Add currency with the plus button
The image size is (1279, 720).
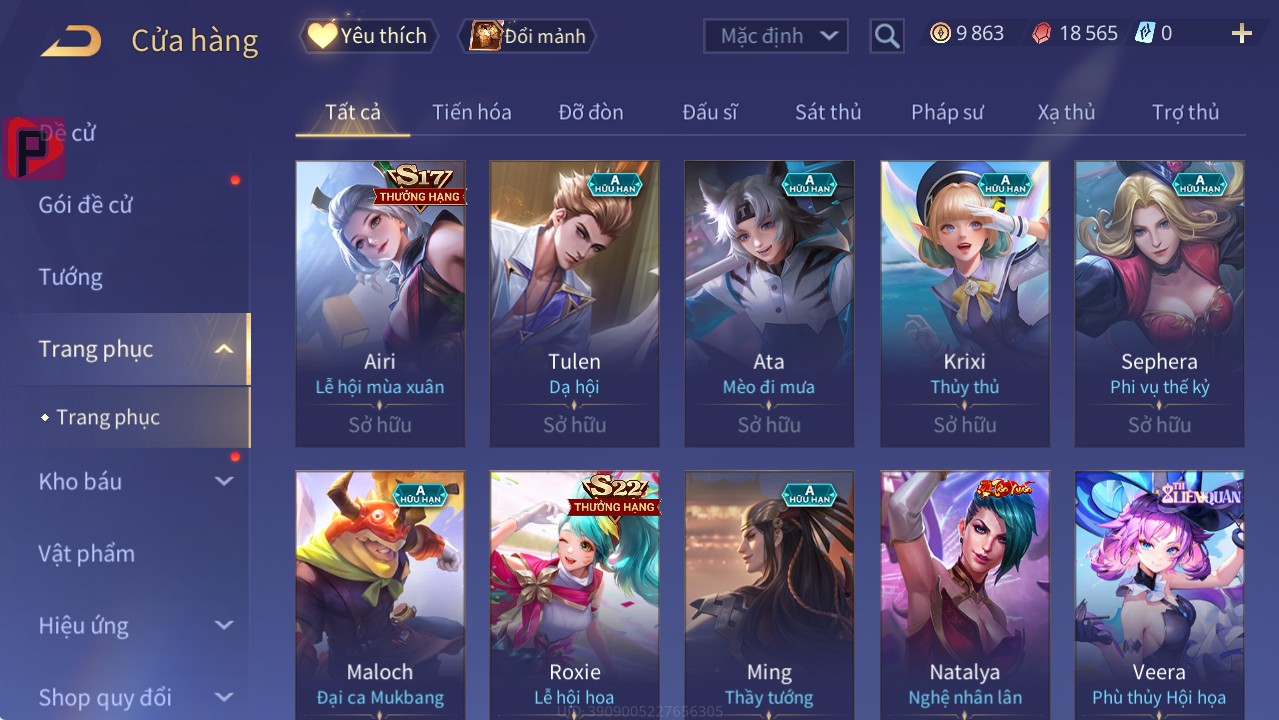[1242, 34]
